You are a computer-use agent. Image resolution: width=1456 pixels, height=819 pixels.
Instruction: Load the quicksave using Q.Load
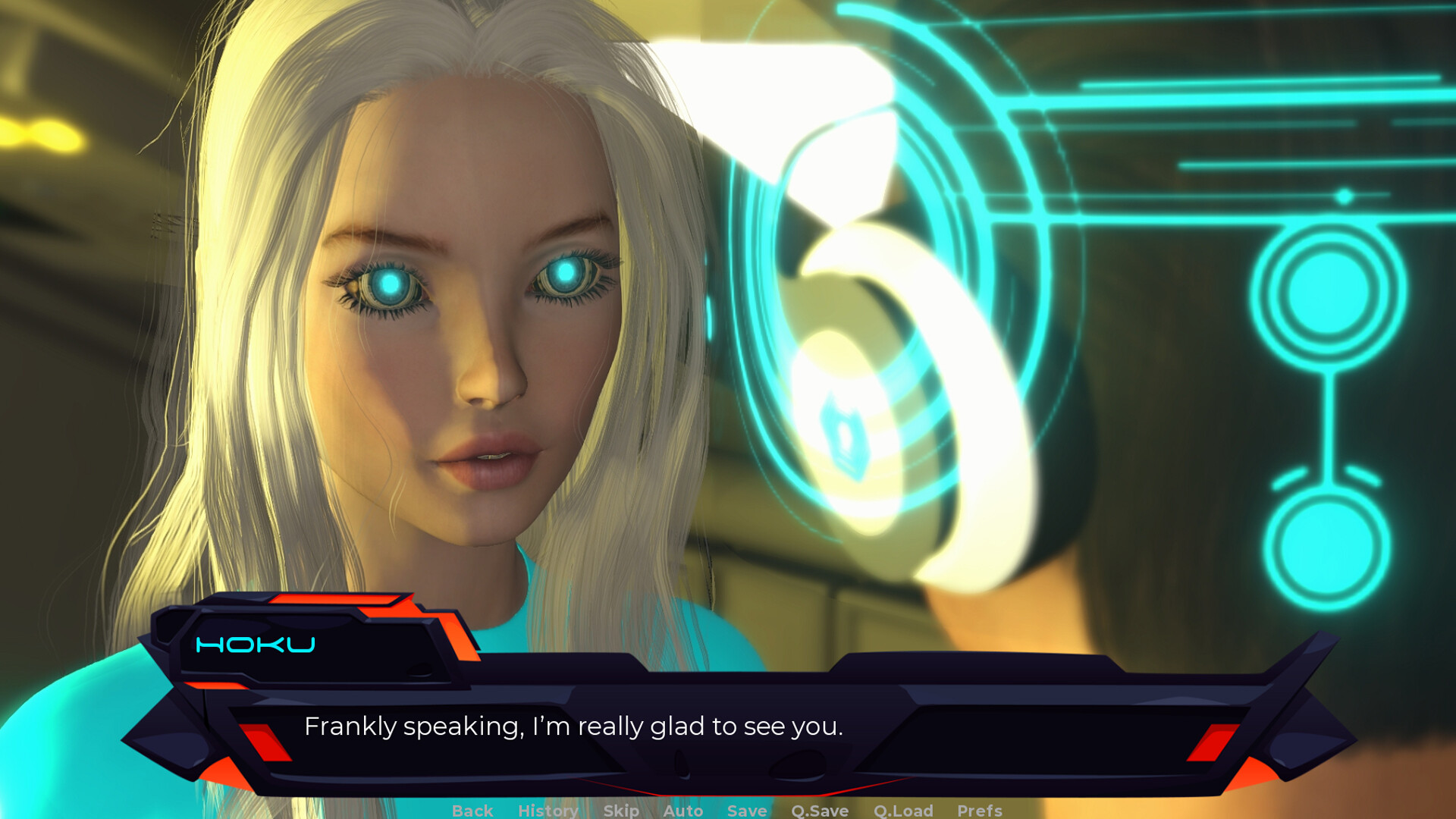pos(902,811)
